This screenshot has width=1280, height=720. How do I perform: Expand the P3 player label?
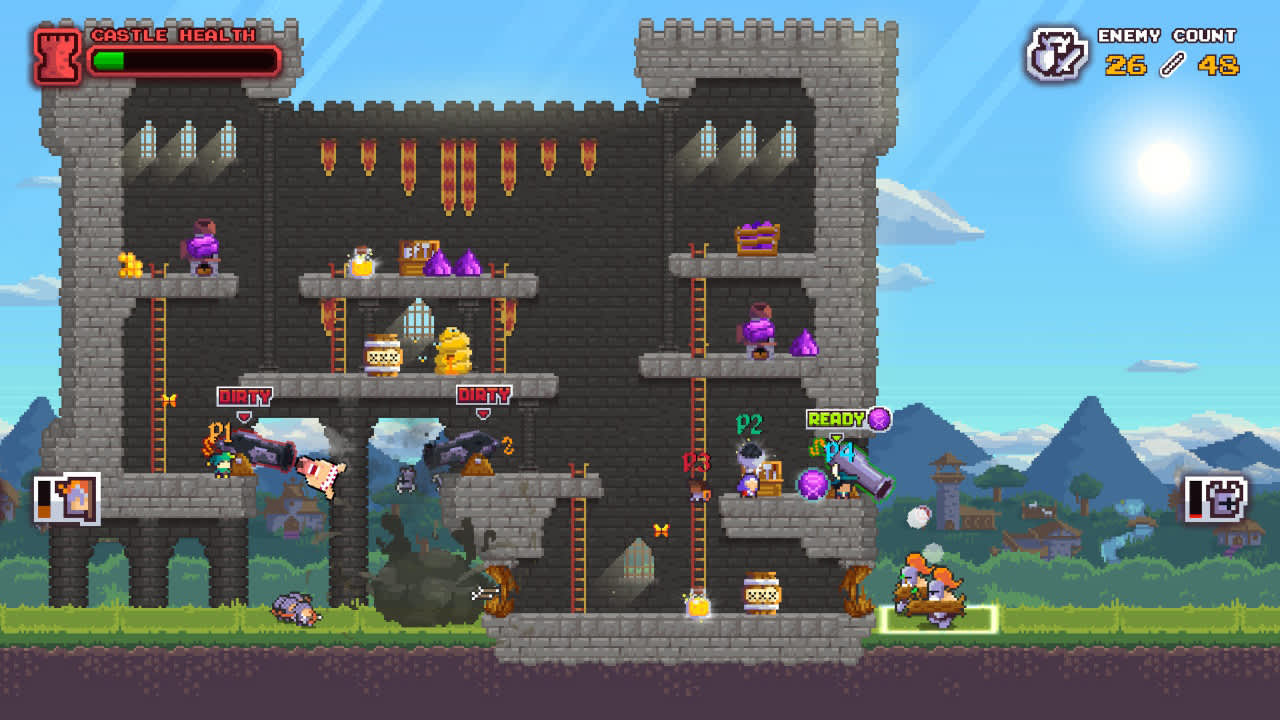(697, 461)
